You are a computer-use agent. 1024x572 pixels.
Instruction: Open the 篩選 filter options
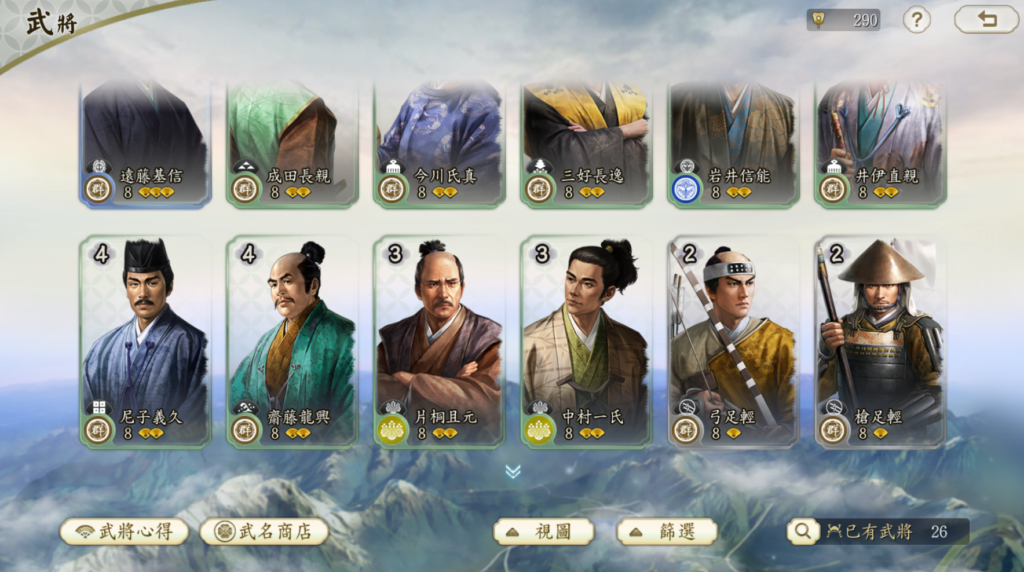pos(667,531)
